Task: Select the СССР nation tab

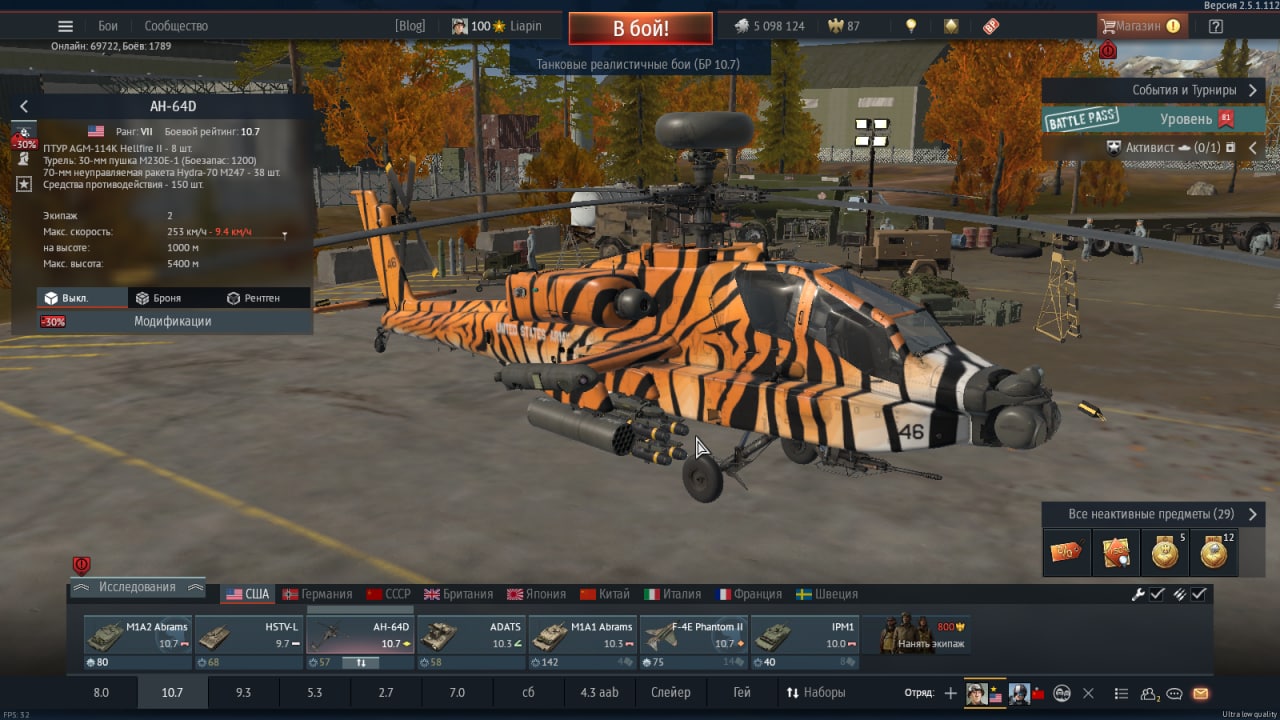Action: coord(388,594)
